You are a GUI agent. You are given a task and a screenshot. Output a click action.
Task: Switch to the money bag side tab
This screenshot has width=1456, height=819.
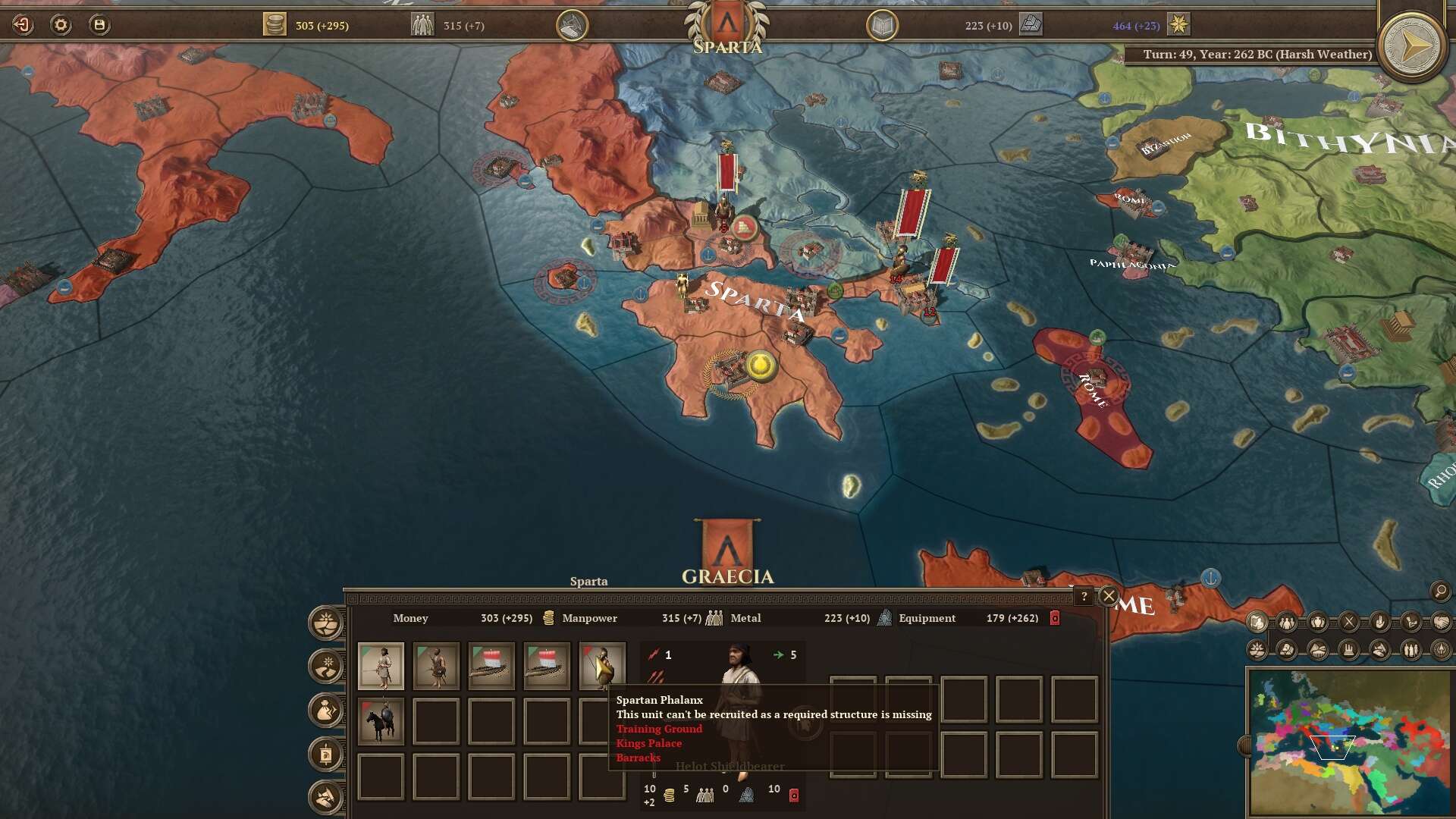[x=326, y=711]
